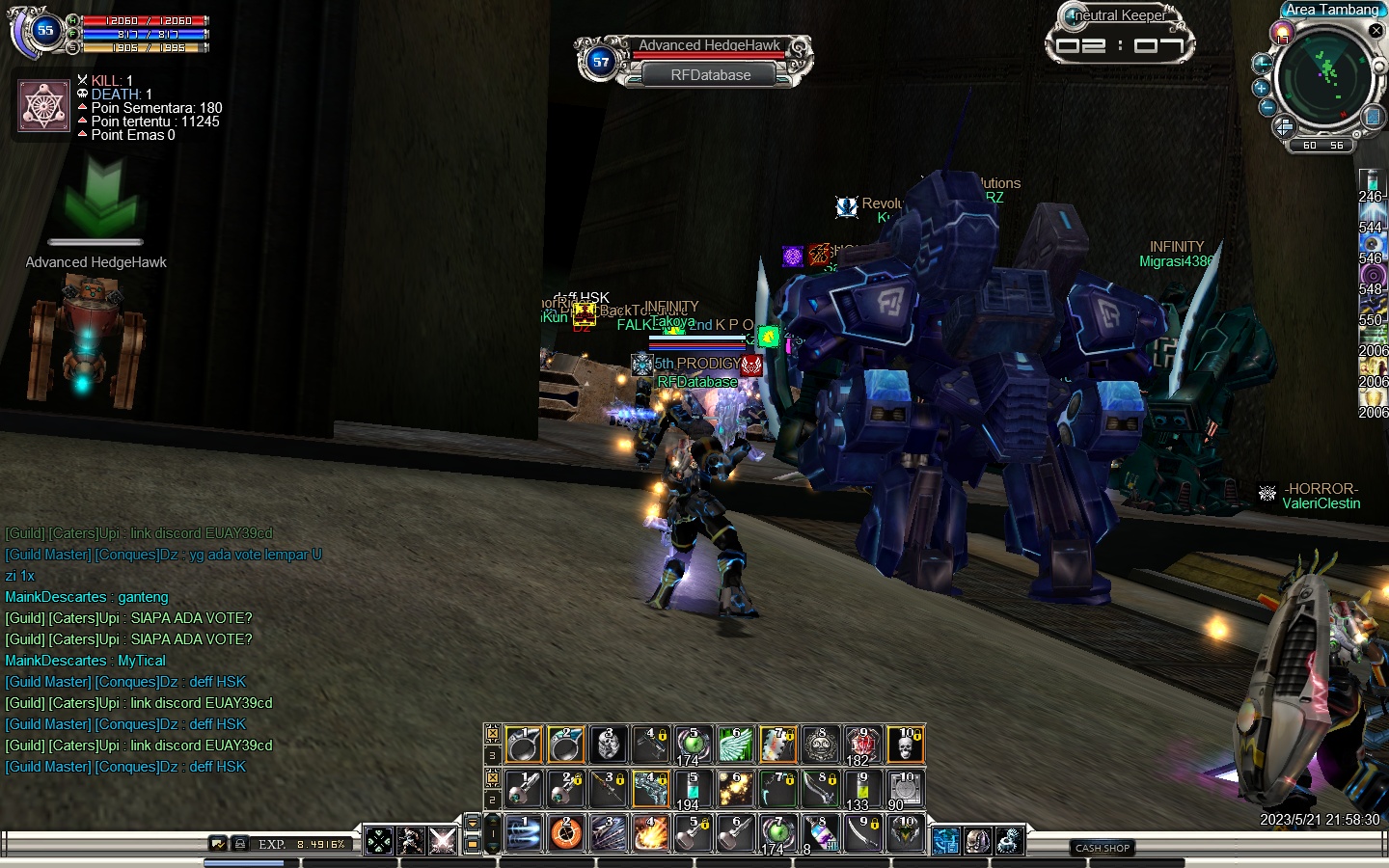Zoom out the minimap with minus button
1389x868 pixels.
1268,107
